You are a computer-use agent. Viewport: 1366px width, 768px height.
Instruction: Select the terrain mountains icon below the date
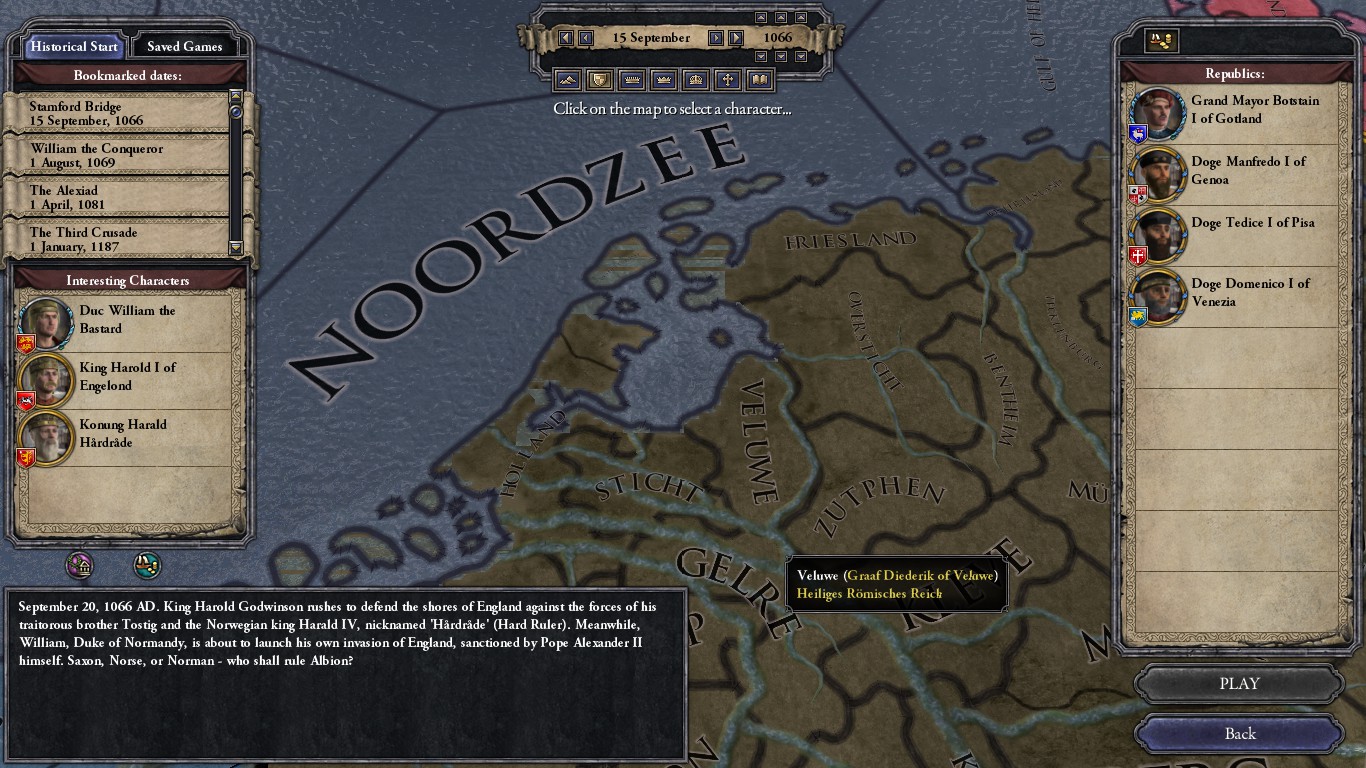tap(567, 80)
